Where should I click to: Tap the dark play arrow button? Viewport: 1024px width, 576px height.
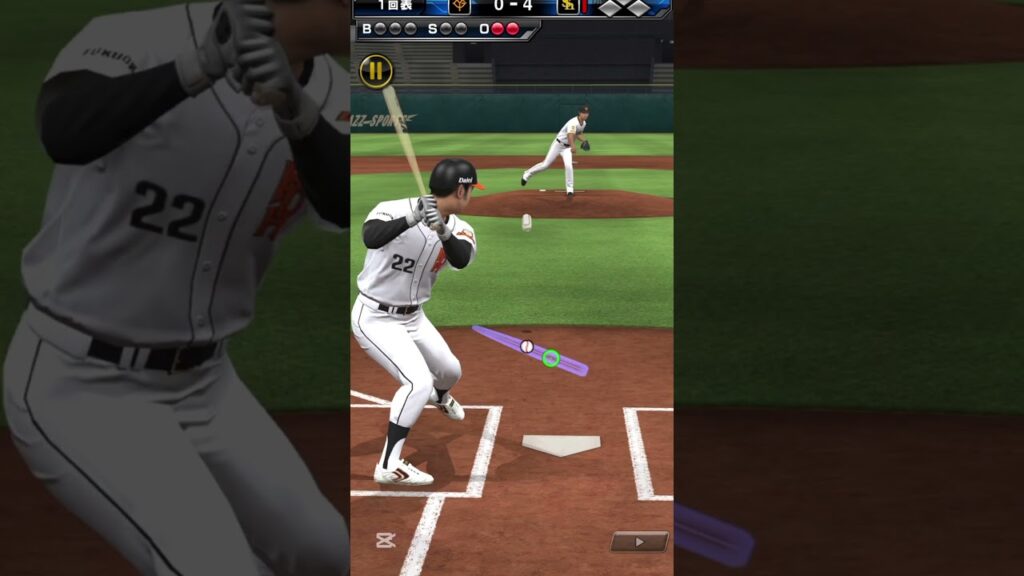click(x=639, y=541)
